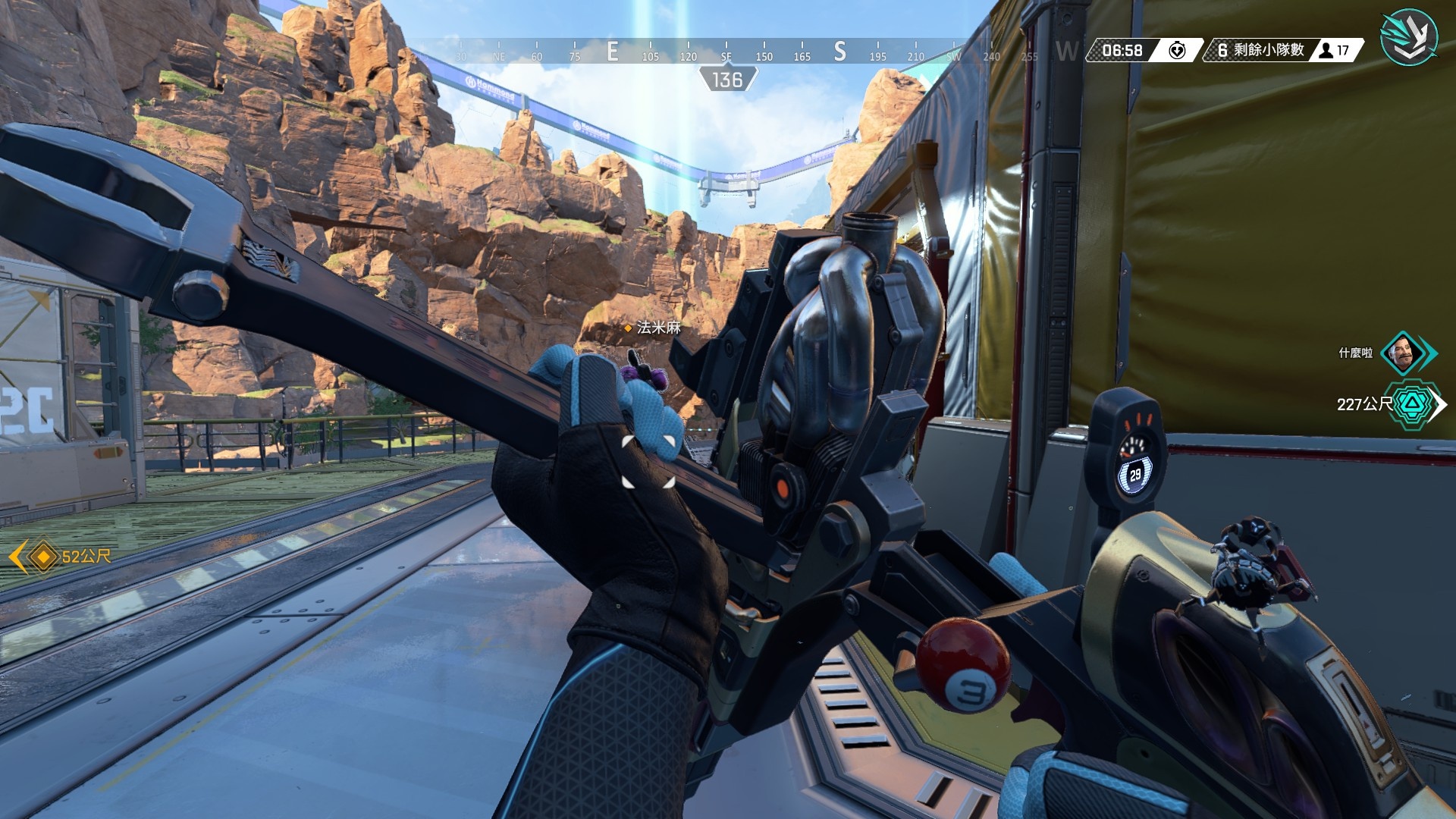Click the teal 227公尺 waypoint marker
1456x819 pixels.
1415,403
